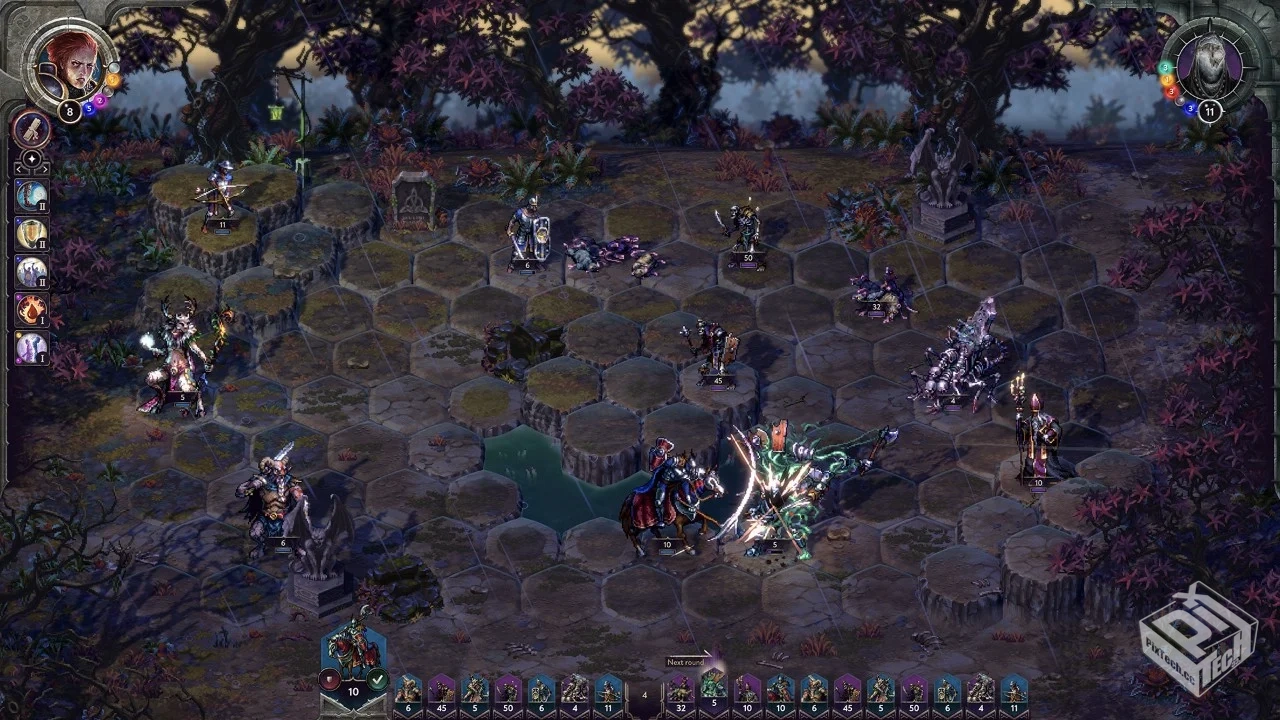The width and height of the screenshot is (1280, 720).
Task: Select the active mounted knight portrait
Action: coord(353,650)
